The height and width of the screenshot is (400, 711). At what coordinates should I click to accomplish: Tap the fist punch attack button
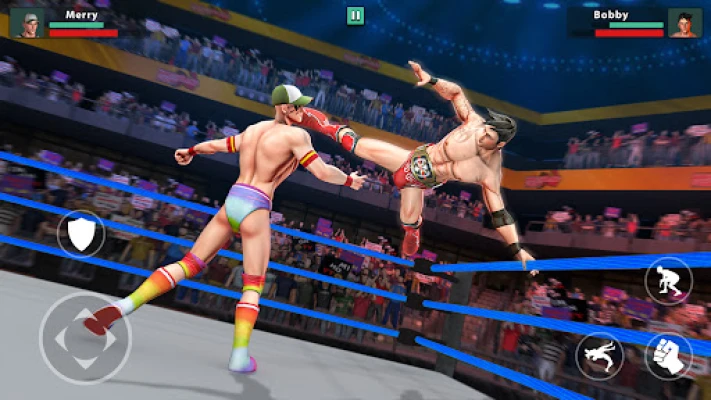pyautogui.click(x=668, y=355)
